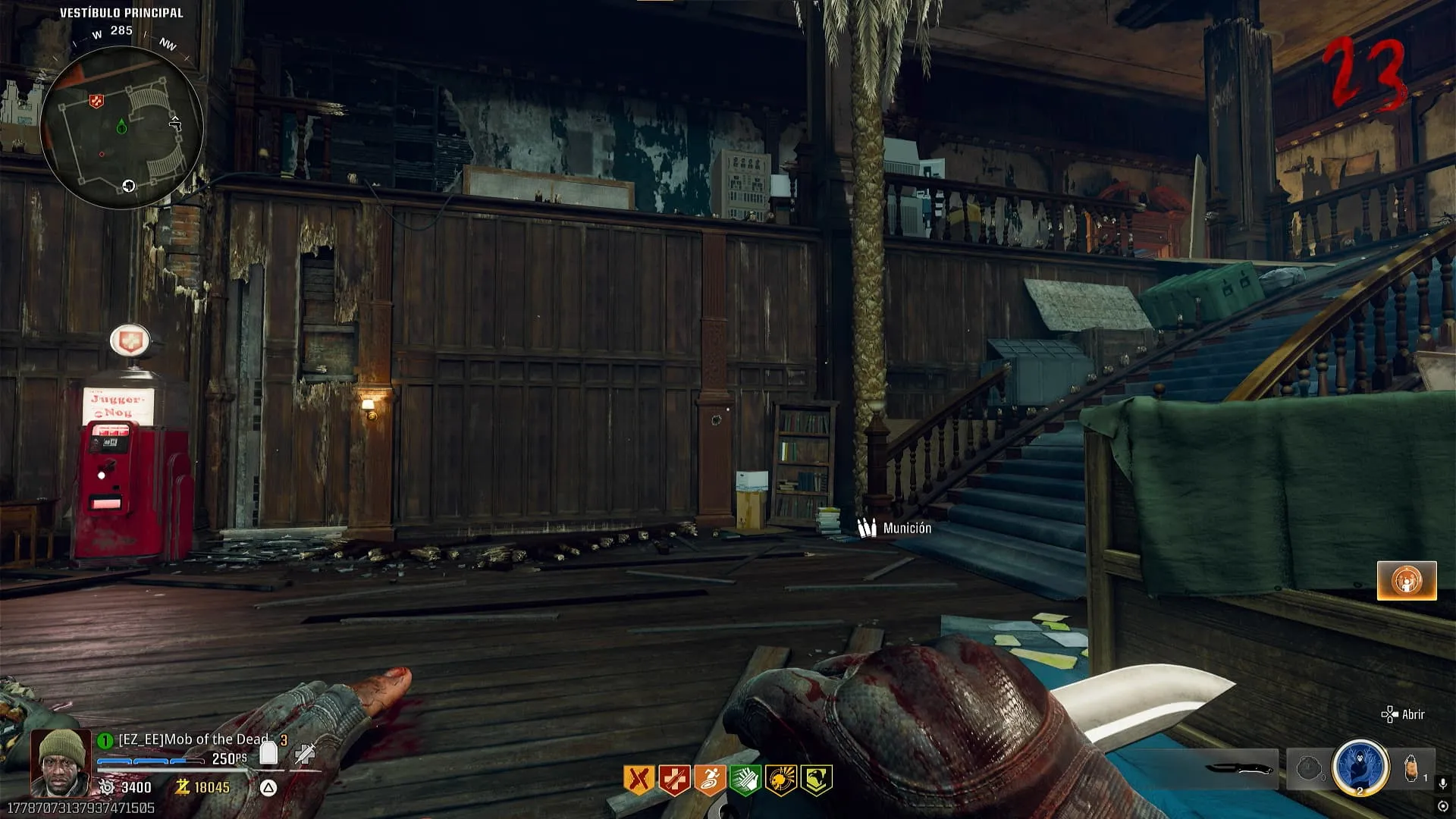Click the orange GobbleGum icon
Screen dimensions: 1456x819
coord(1407,581)
